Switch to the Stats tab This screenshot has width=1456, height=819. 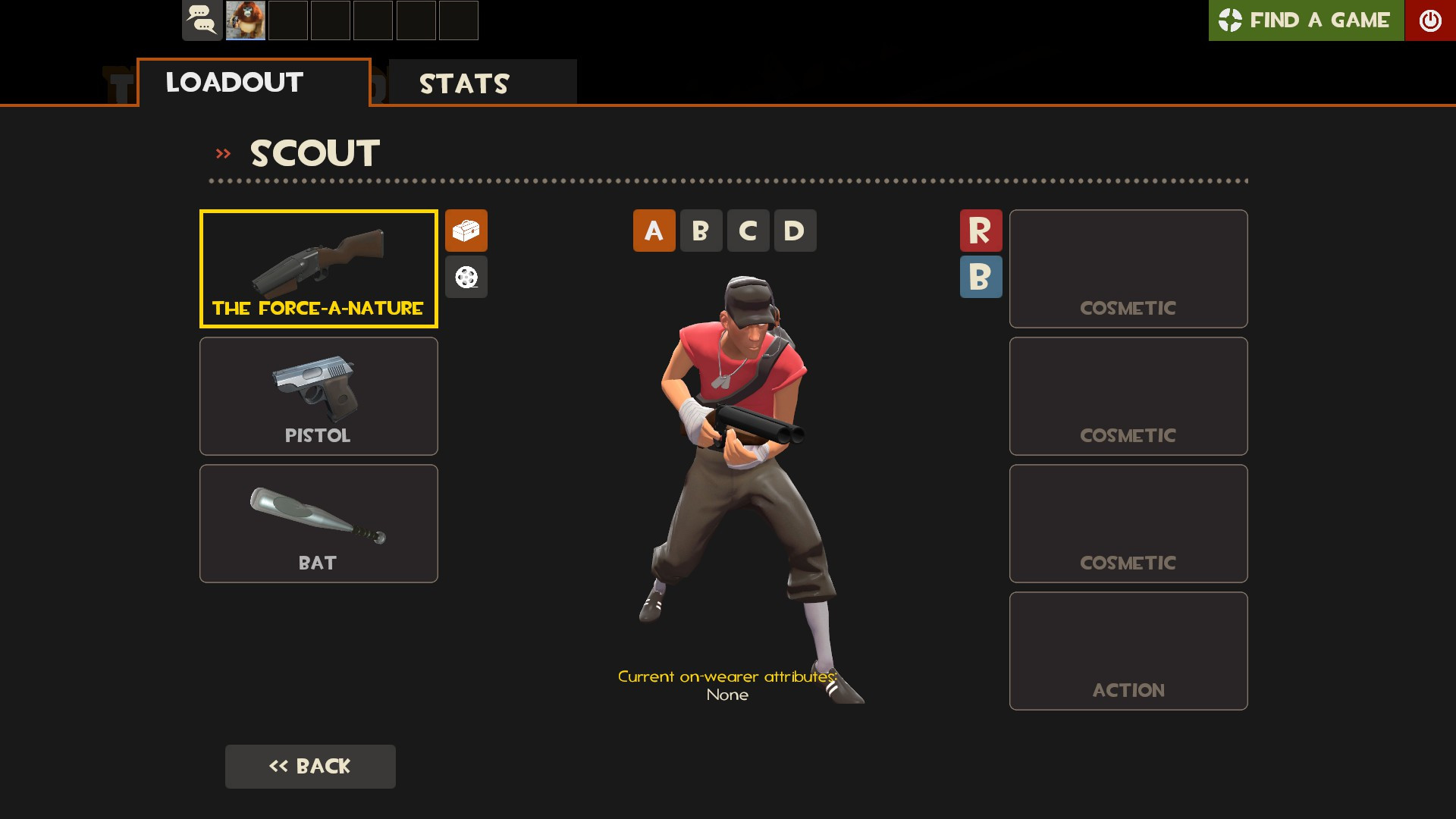464,83
